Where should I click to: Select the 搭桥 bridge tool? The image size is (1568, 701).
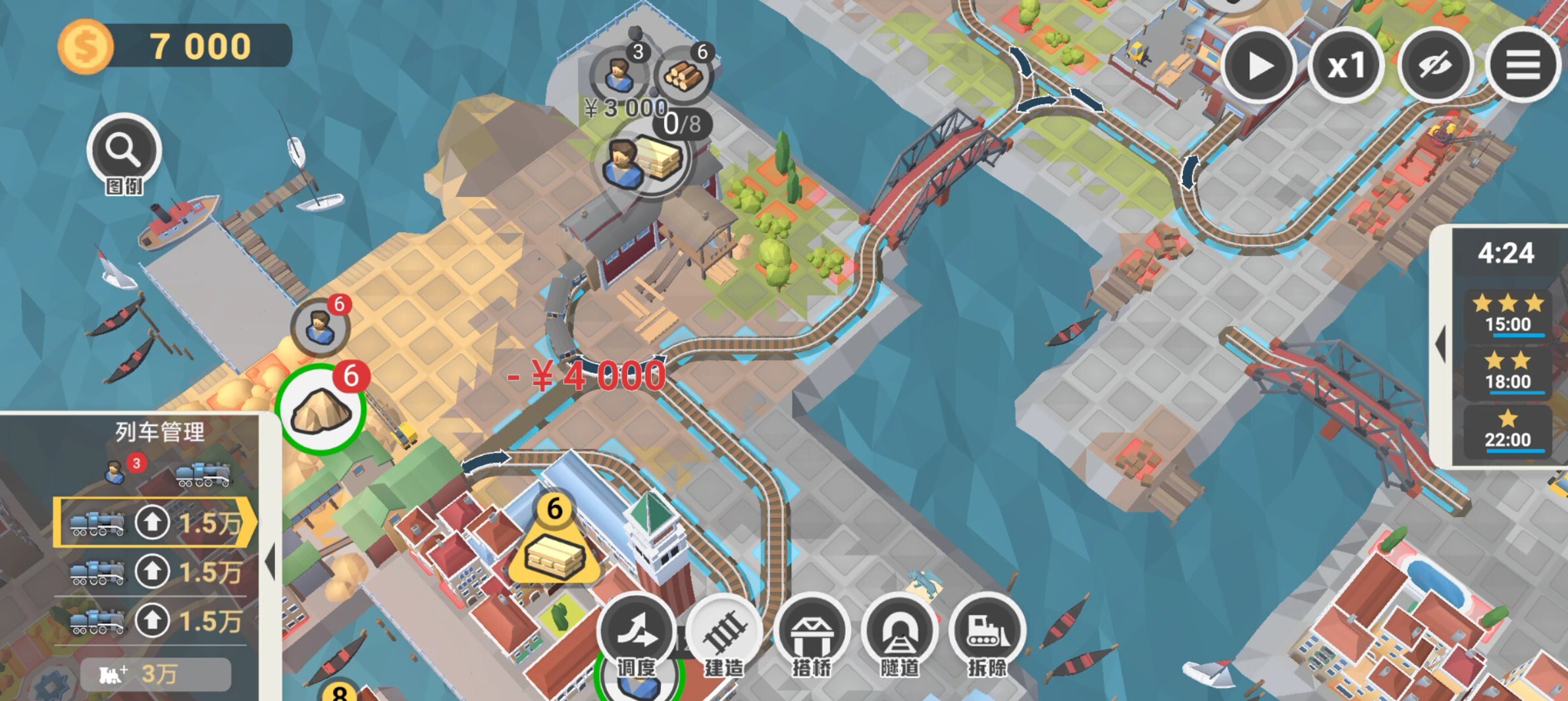click(812, 635)
